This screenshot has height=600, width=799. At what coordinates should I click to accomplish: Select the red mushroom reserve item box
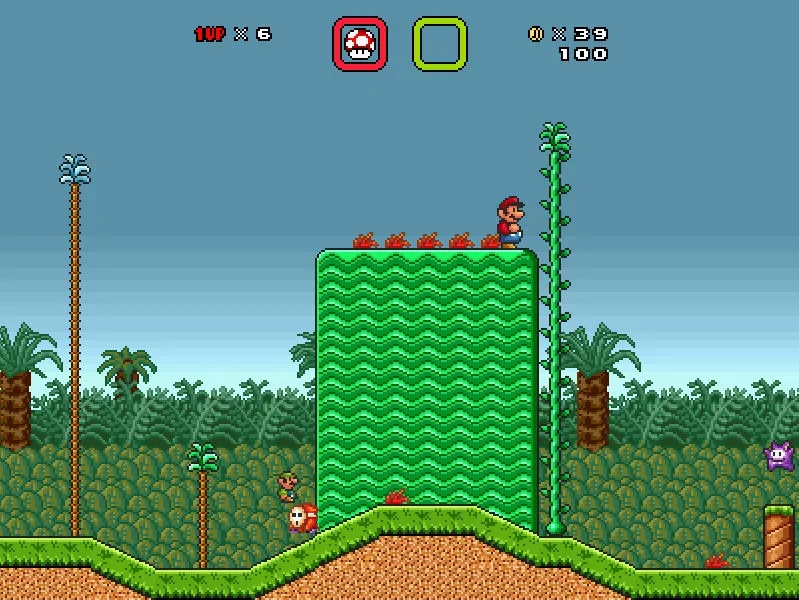[360, 44]
